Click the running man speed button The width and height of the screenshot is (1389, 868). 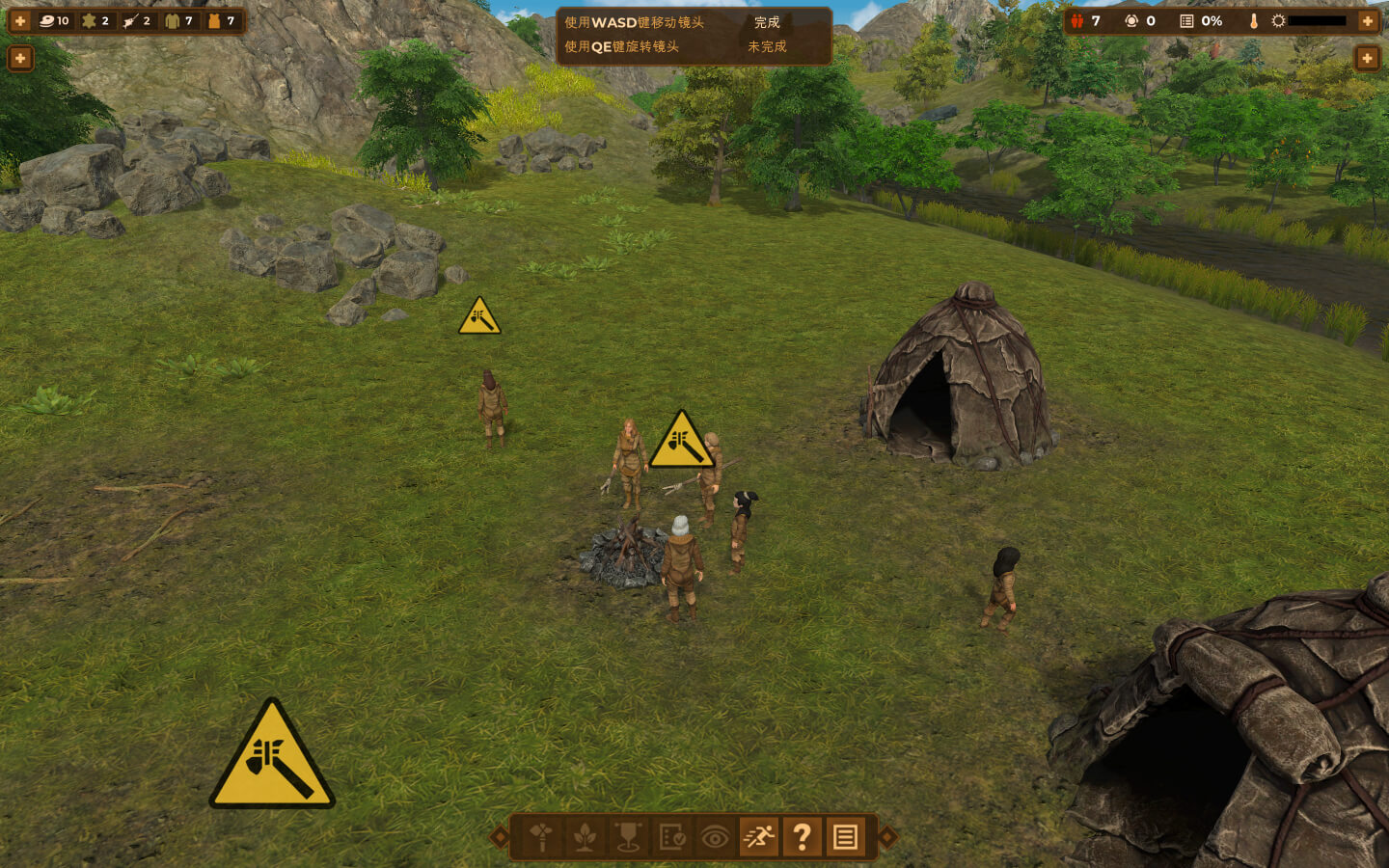point(758,837)
